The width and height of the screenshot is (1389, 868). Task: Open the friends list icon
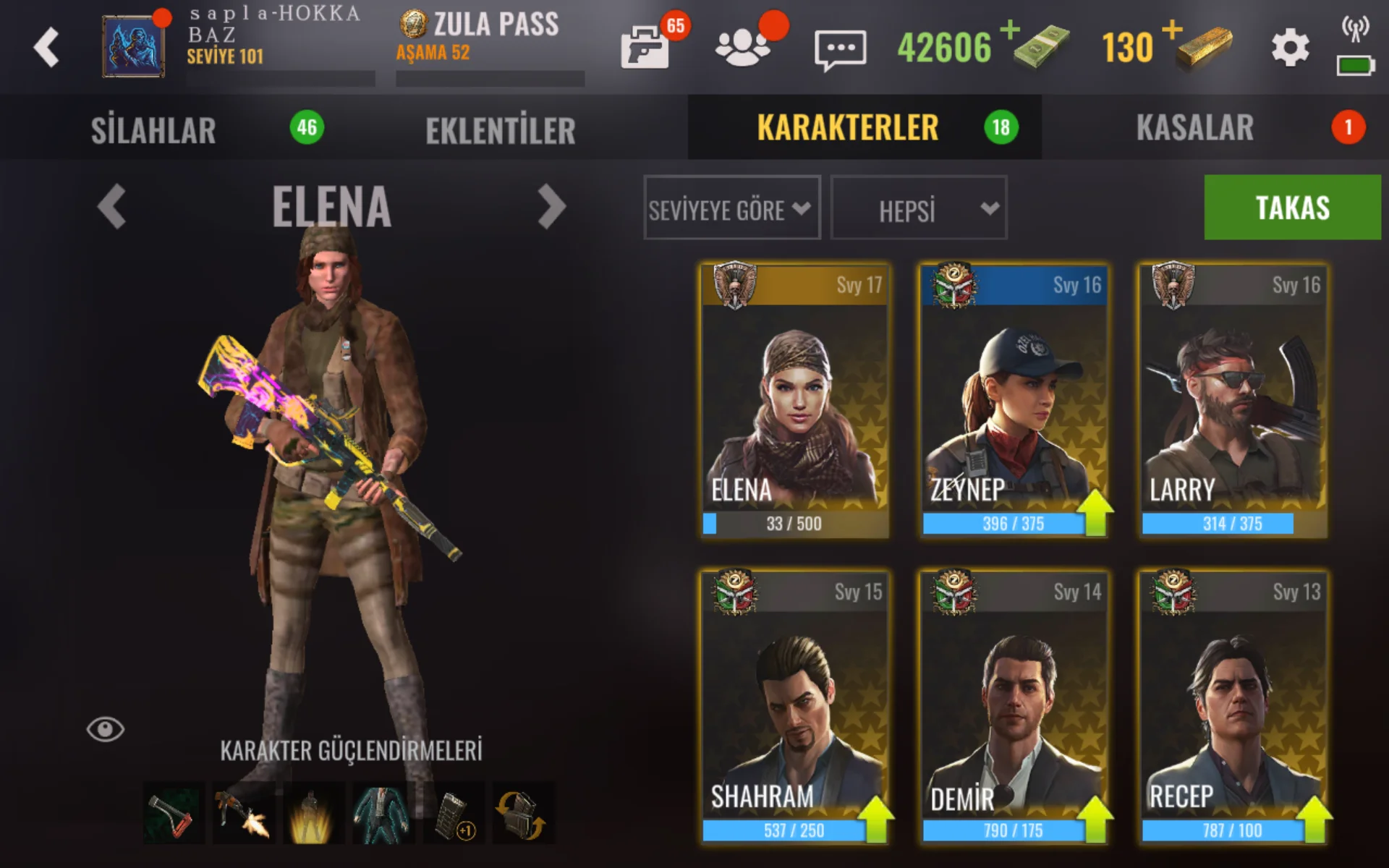pyautogui.click(x=742, y=48)
